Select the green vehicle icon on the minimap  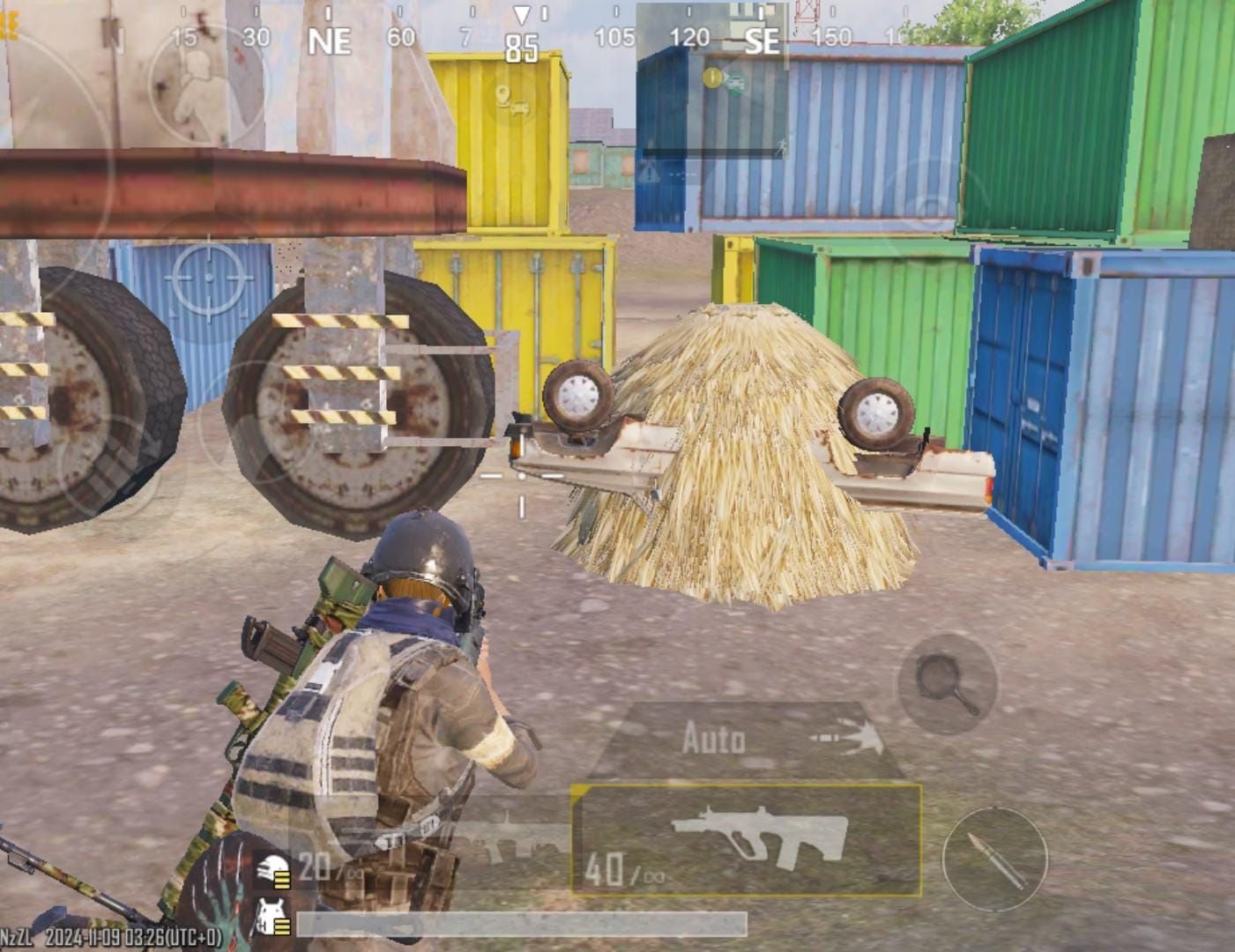pos(737,84)
